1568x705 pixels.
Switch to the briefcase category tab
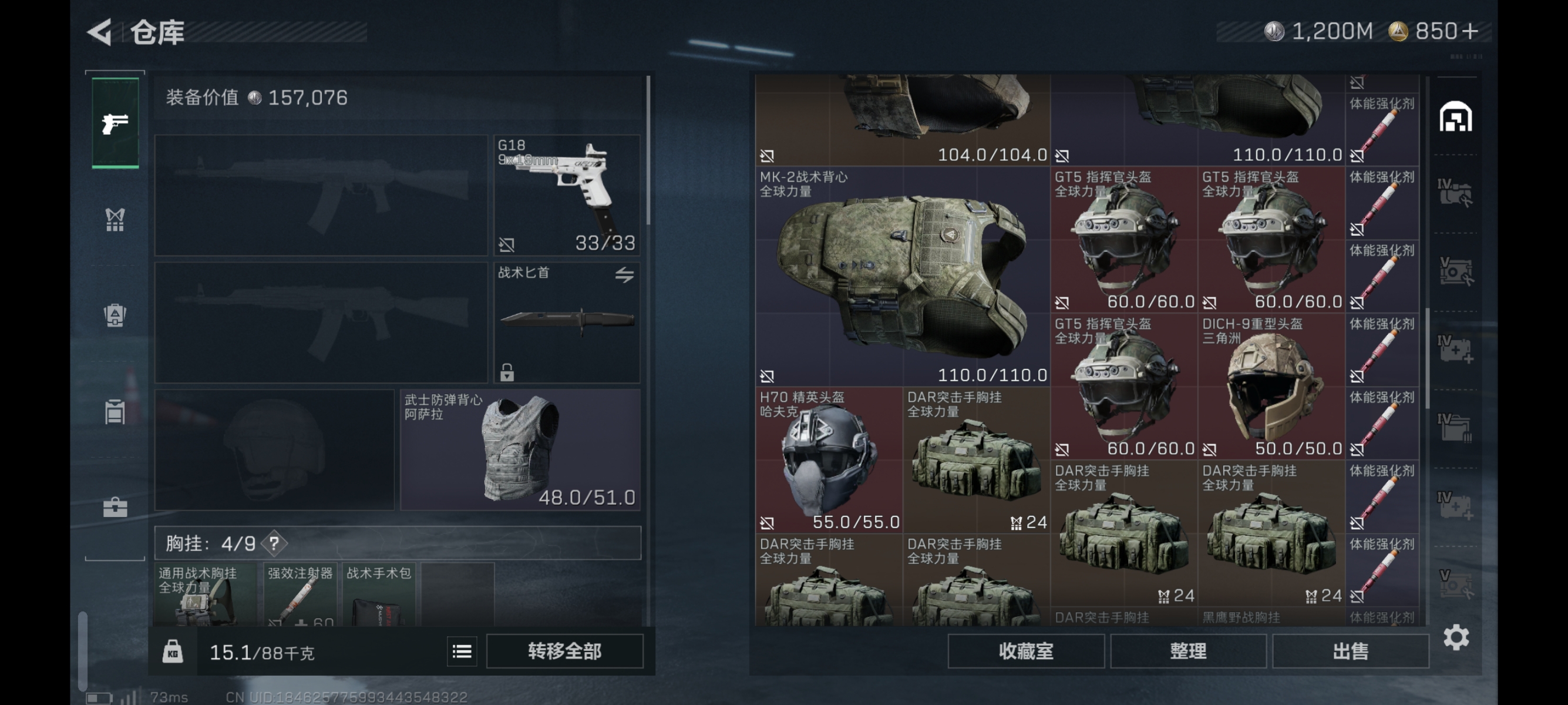pyautogui.click(x=115, y=507)
